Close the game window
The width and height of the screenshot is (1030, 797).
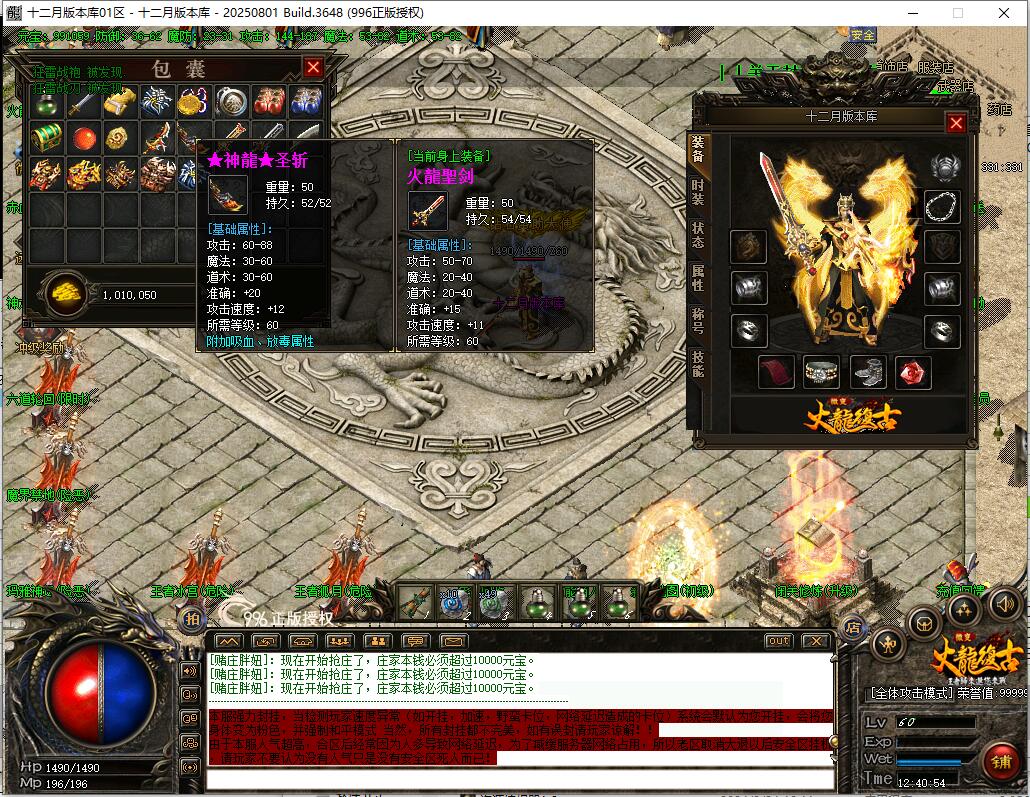coord(1003,13)
